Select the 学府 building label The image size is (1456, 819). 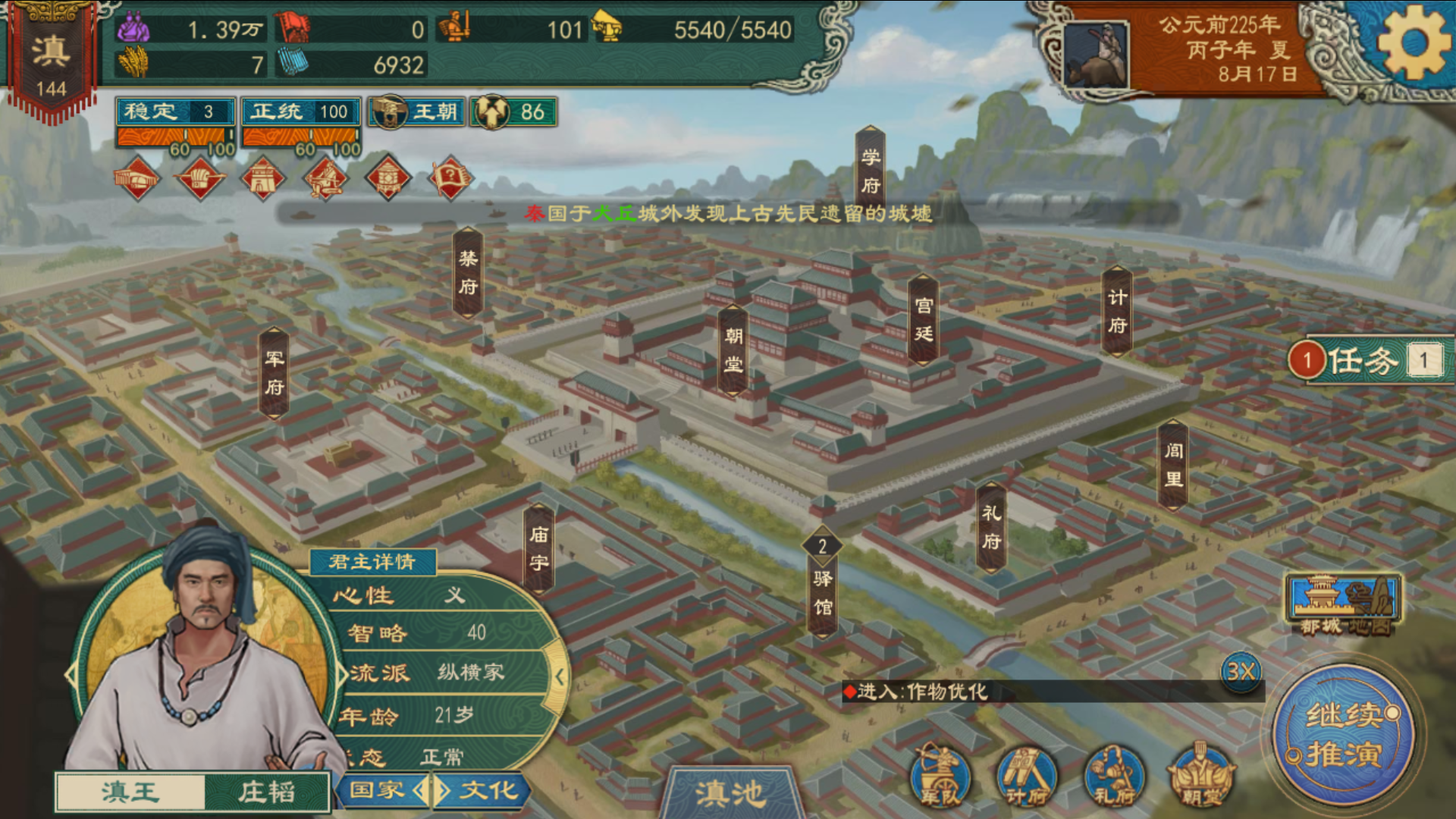871,171
